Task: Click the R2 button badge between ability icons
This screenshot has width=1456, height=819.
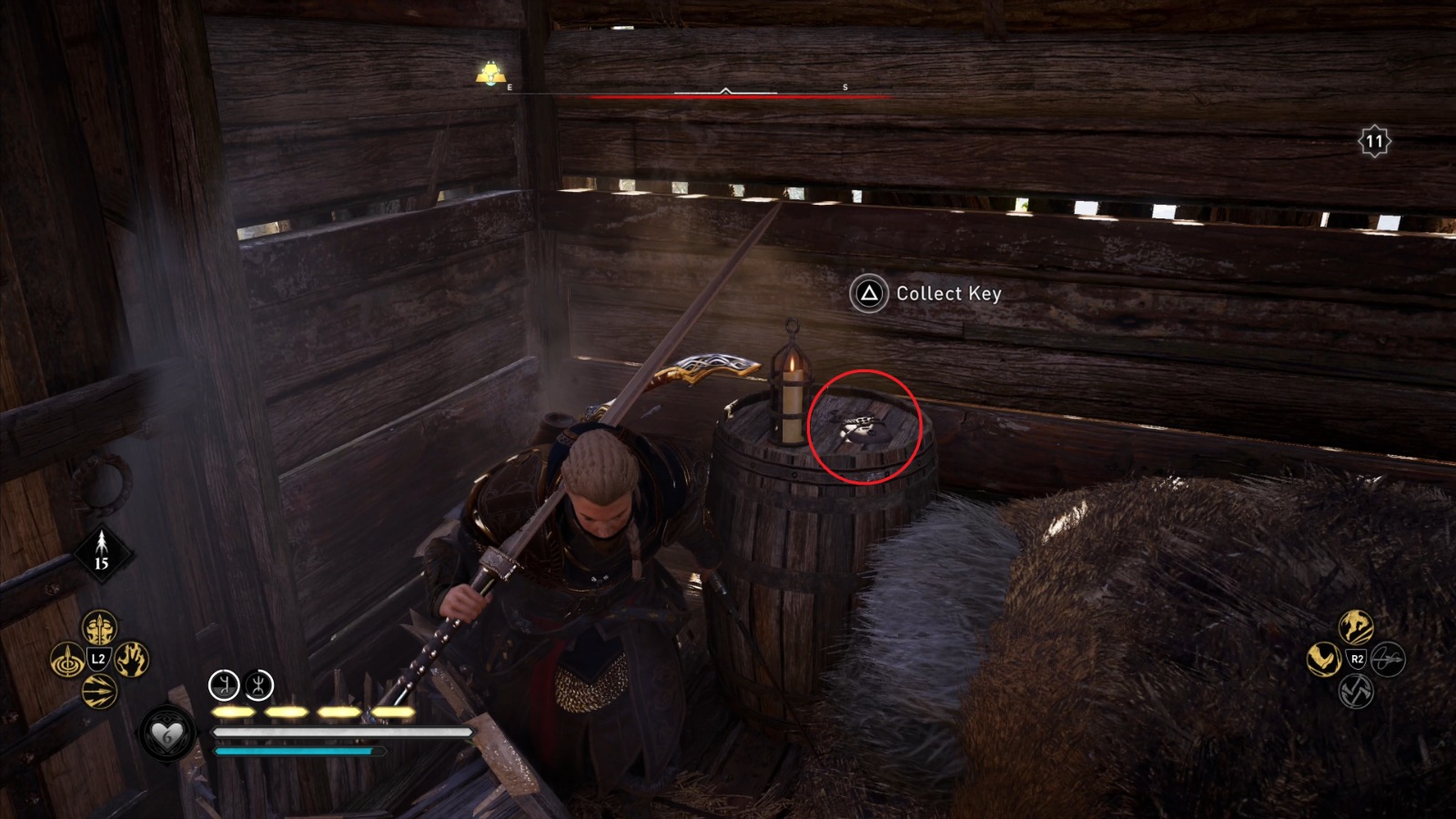Action: [1356, 658]
